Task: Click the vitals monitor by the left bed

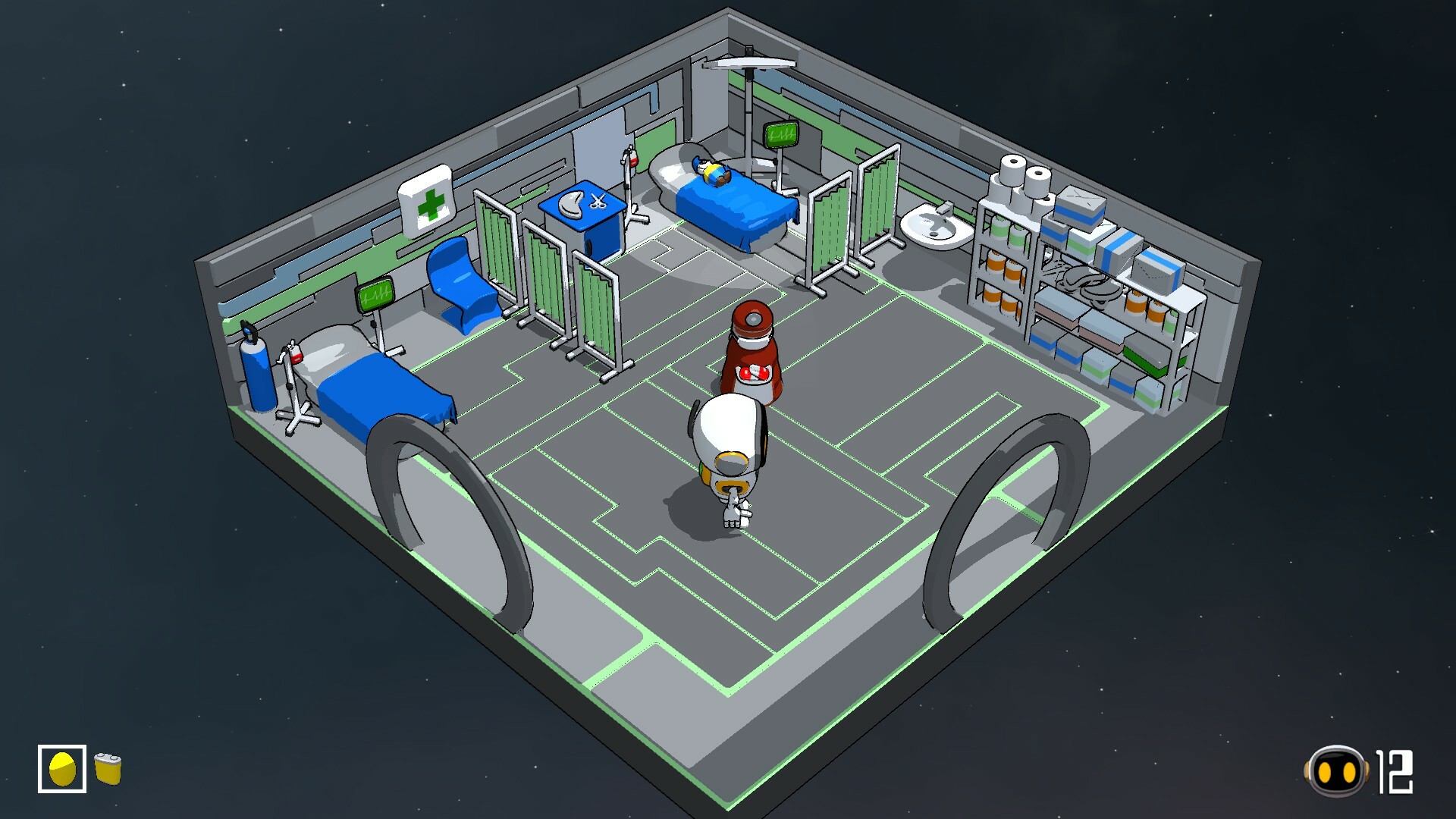Action: pos(373,296)
